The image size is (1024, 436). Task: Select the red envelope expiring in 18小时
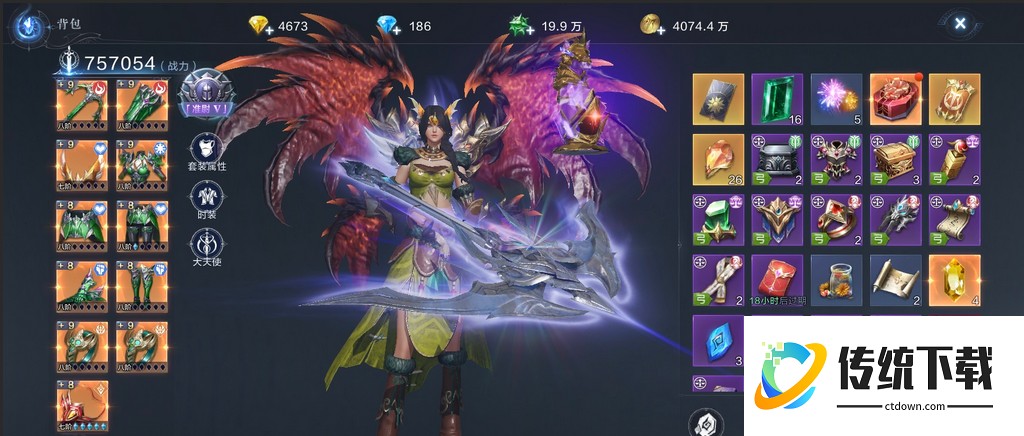coord(777,279)
